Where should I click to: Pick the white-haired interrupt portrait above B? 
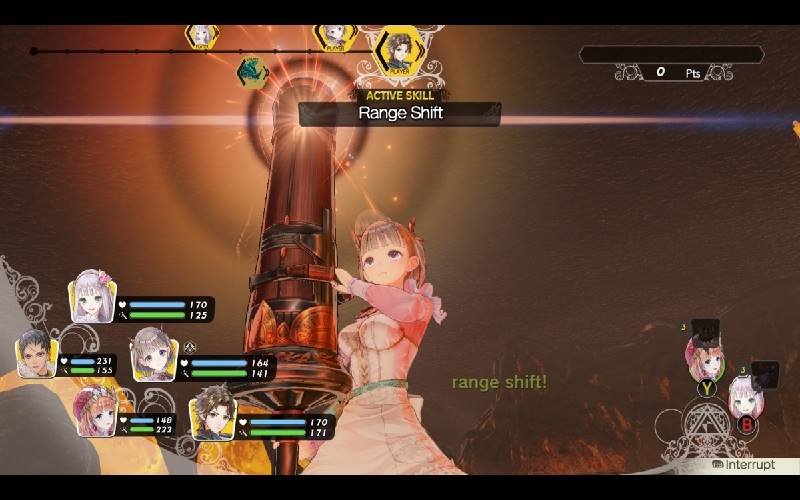[x=746, y=397]
